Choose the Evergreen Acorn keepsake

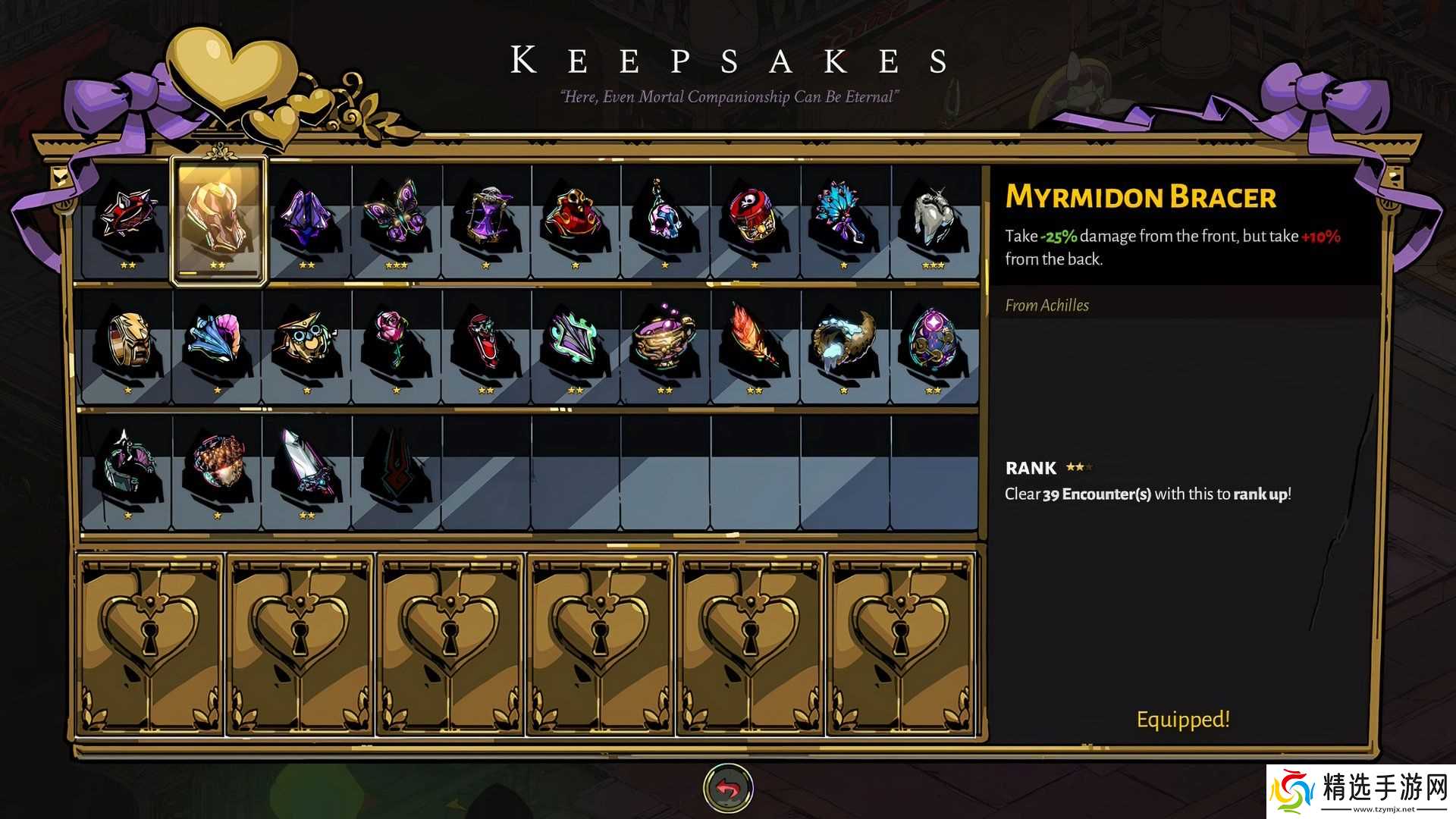click(217, 464)
